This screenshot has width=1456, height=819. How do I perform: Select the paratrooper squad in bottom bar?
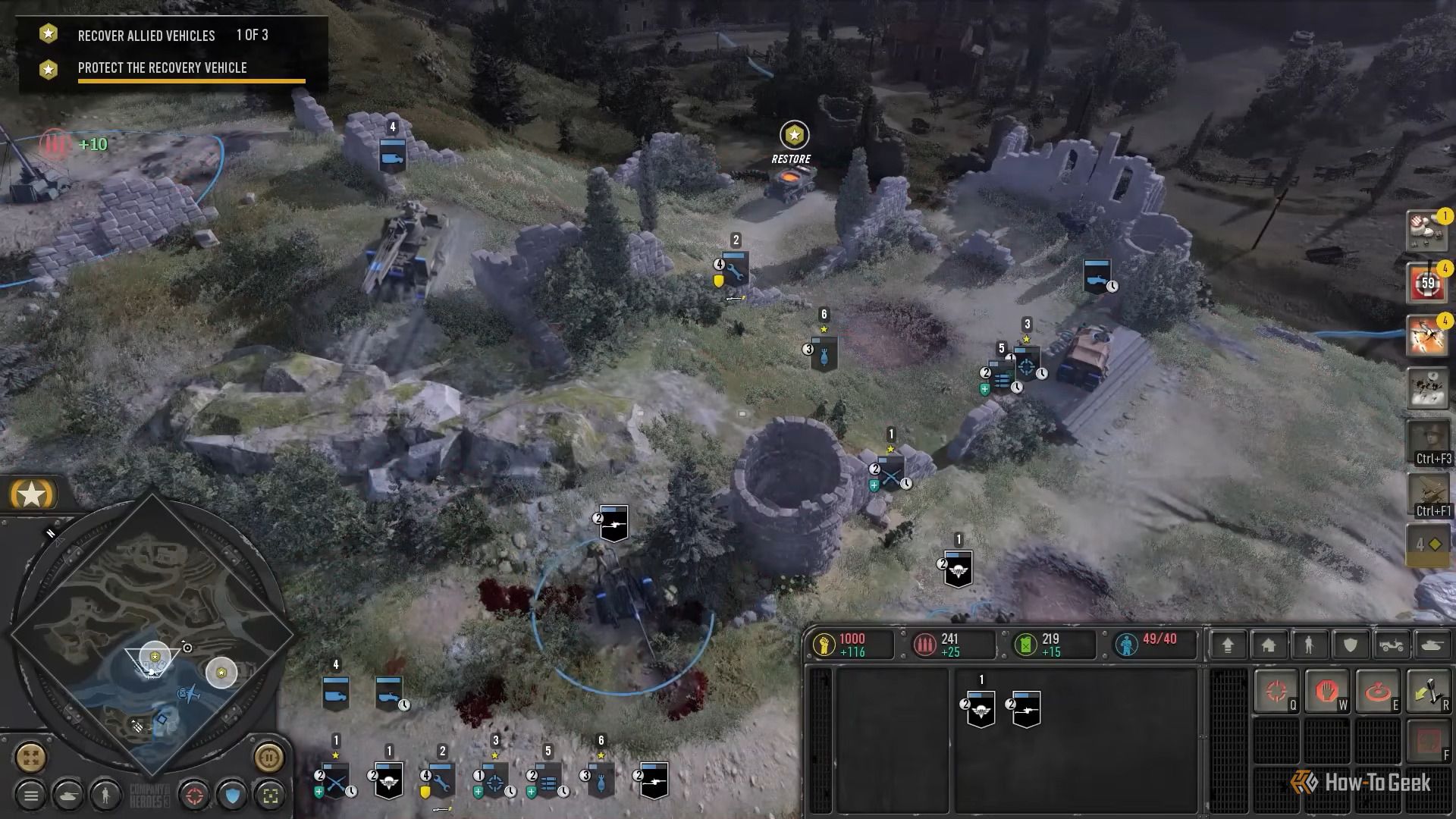(x=389, y=780)
